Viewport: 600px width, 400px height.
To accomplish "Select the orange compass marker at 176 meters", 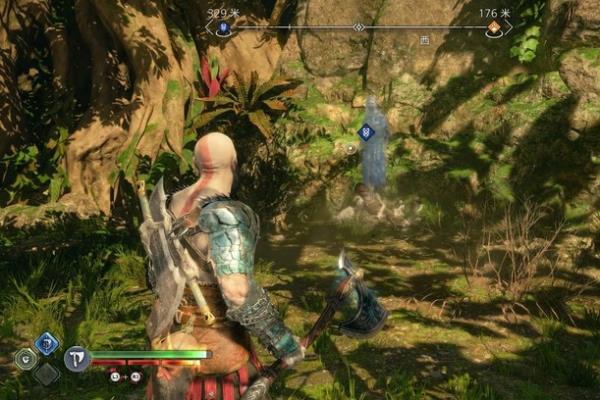I will click(493, 30).
